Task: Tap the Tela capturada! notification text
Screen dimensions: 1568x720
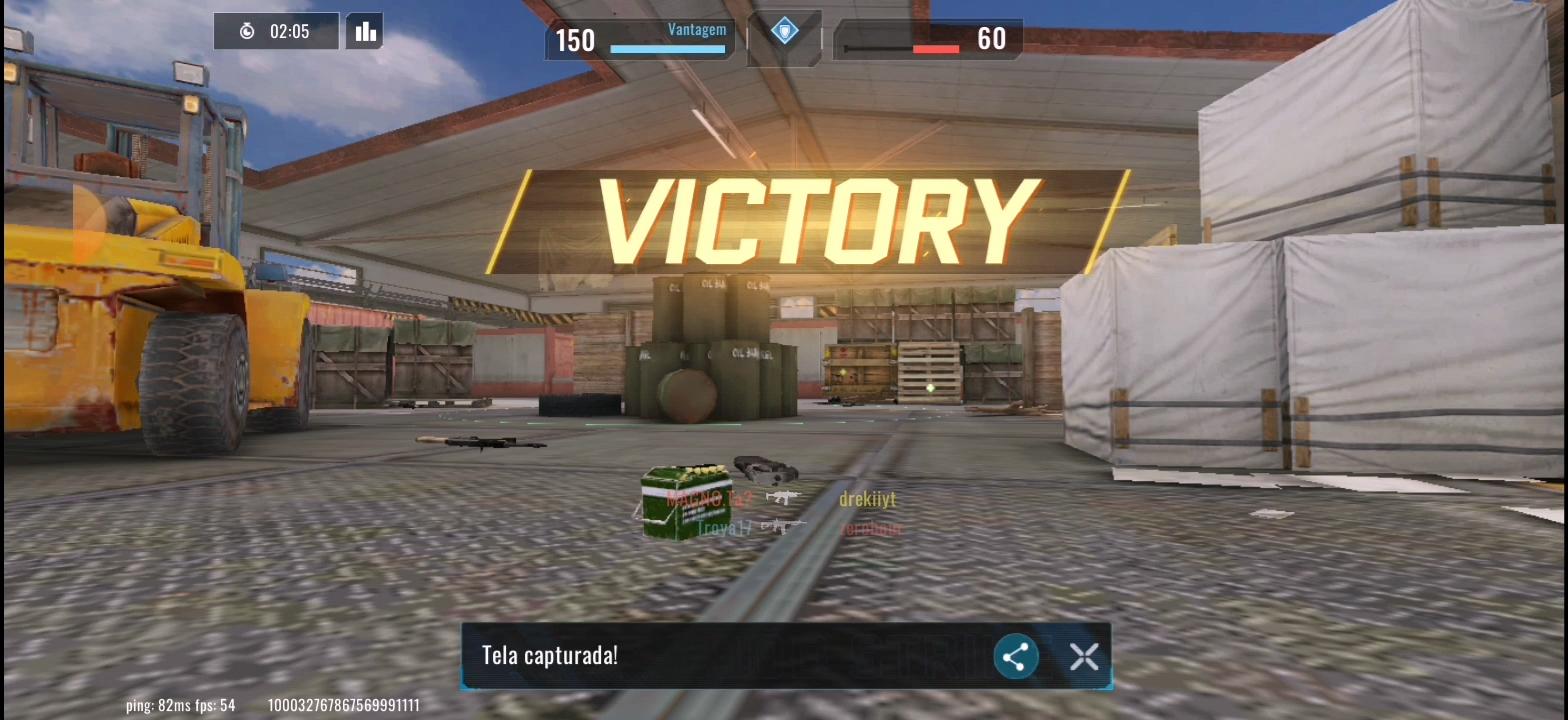Action: click(x=548, y=655)
